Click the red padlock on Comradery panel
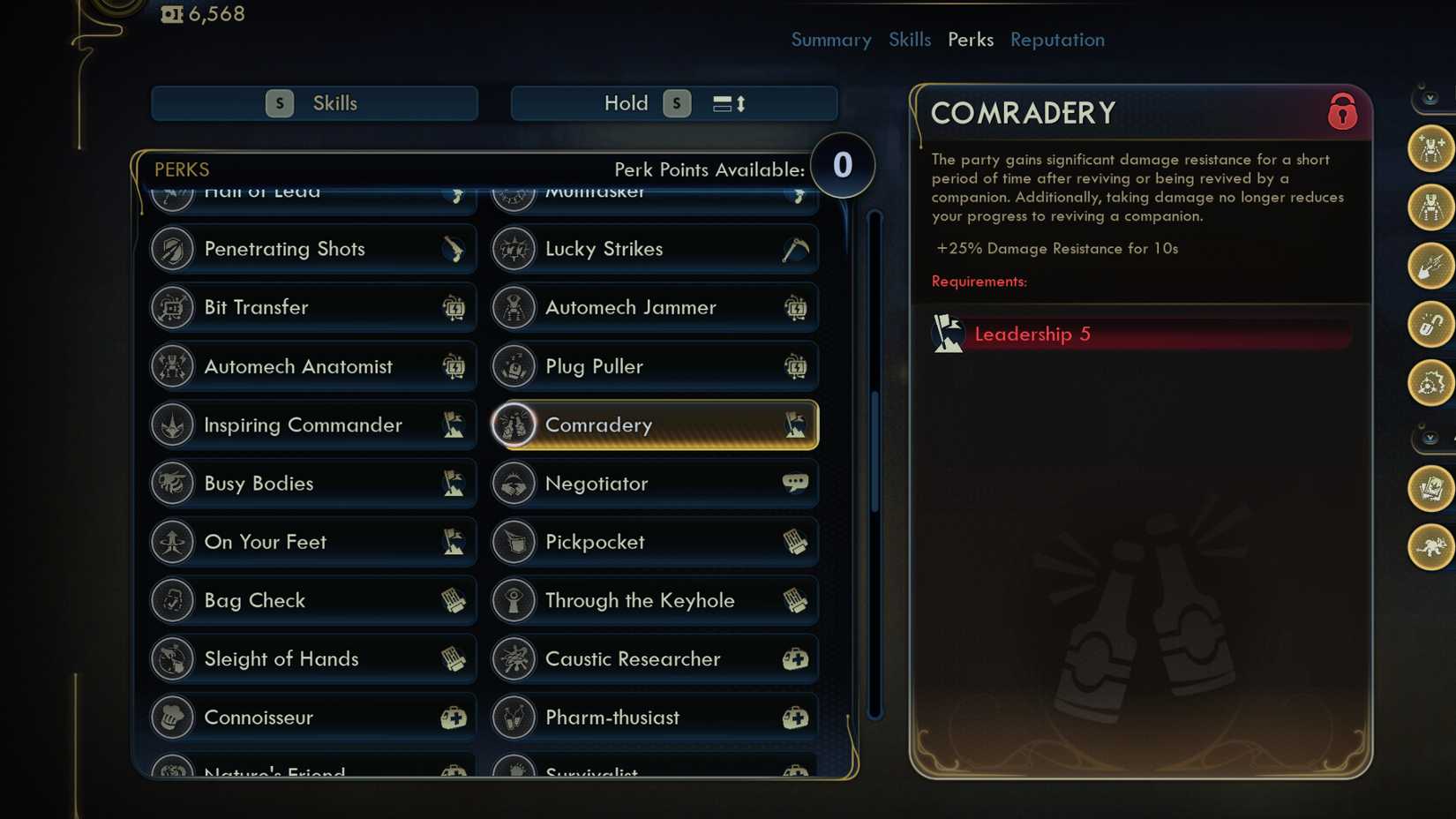 (1342, 113)
